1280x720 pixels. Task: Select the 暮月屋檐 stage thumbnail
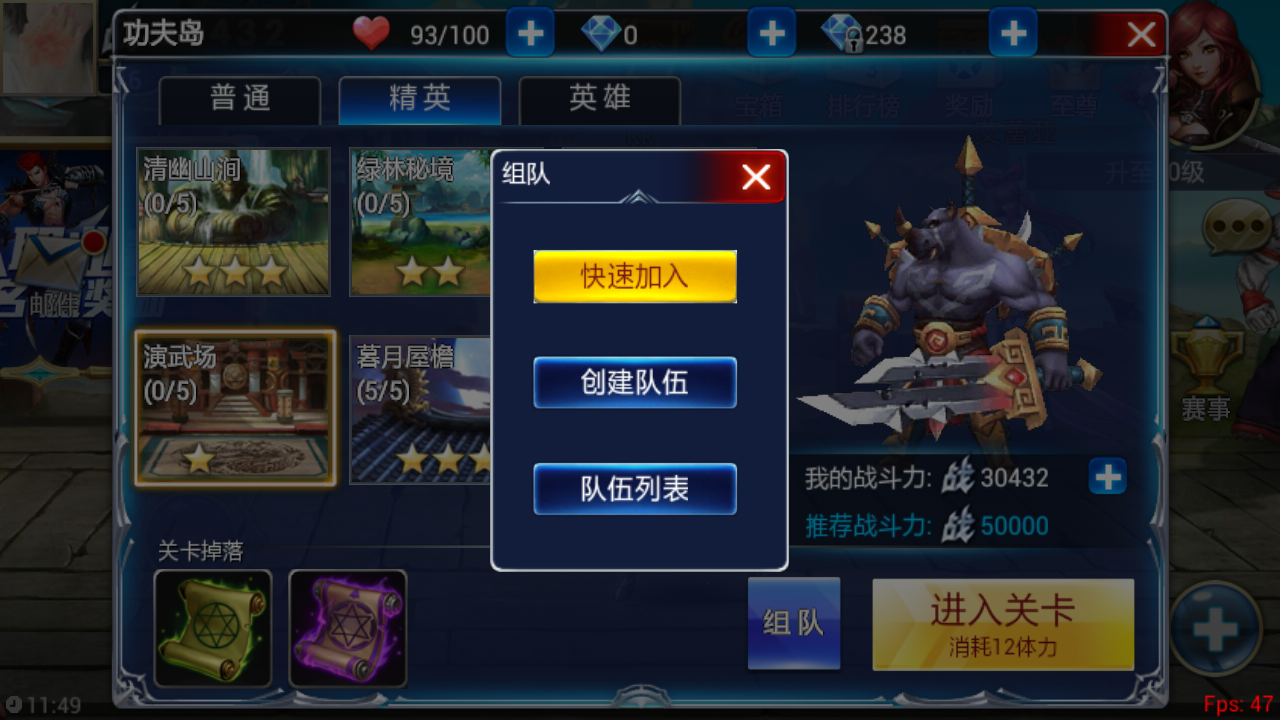[x=420, y=410]
